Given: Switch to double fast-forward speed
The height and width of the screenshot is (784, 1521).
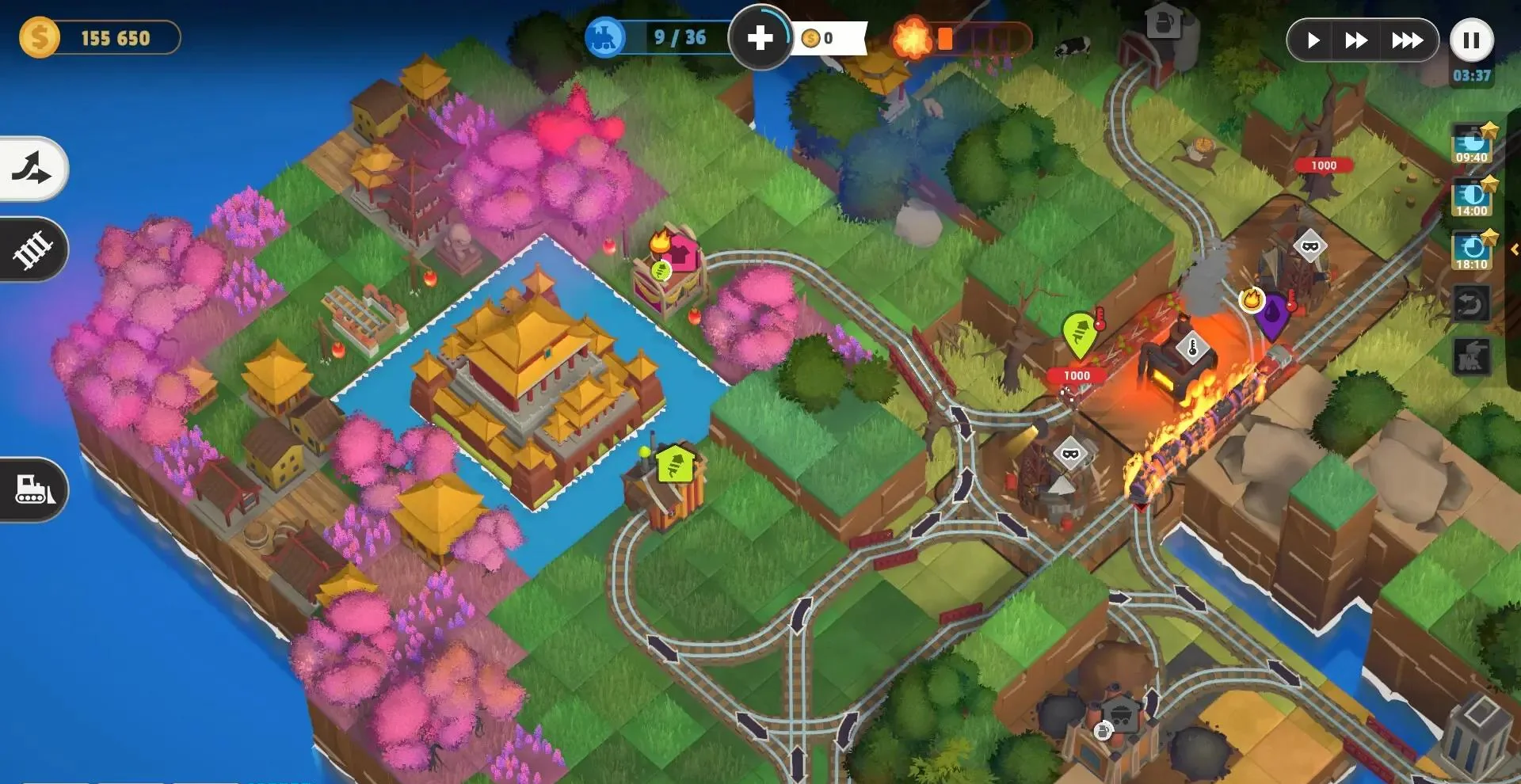Looking at the screenshot, I should point(1355,40).
